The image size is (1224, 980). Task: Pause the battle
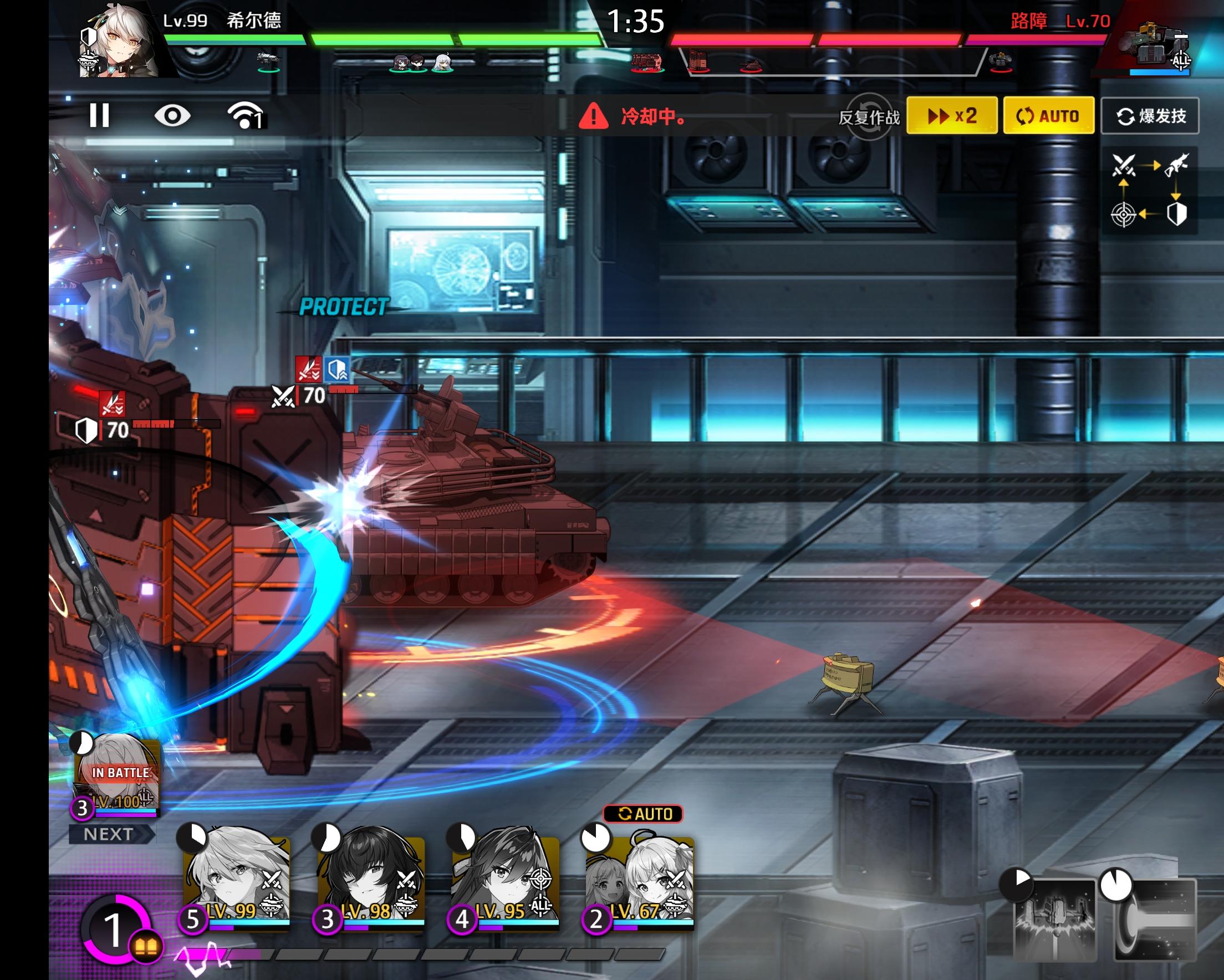pos(99,116)
